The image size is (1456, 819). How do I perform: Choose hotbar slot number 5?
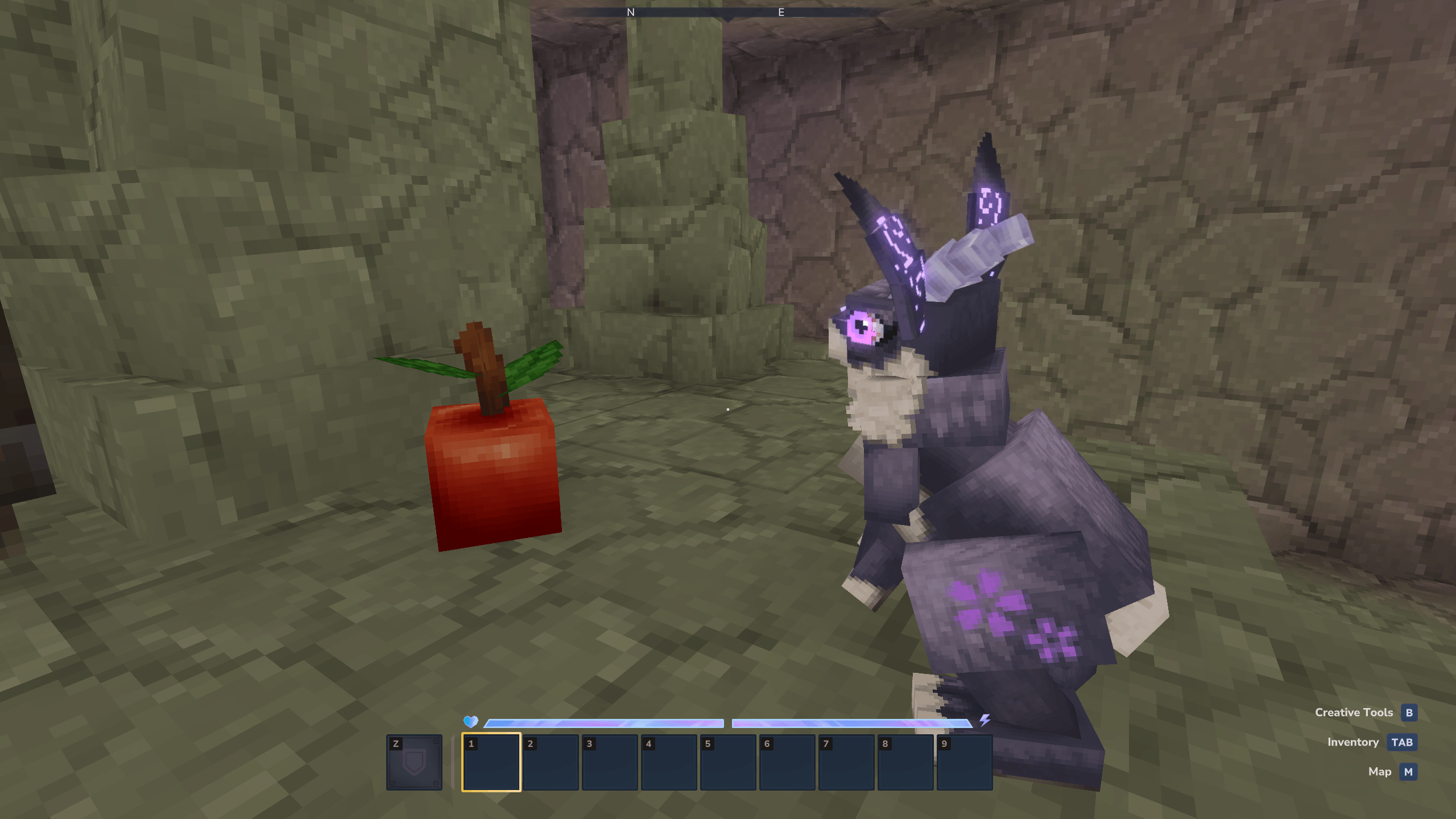click(728, 762)
